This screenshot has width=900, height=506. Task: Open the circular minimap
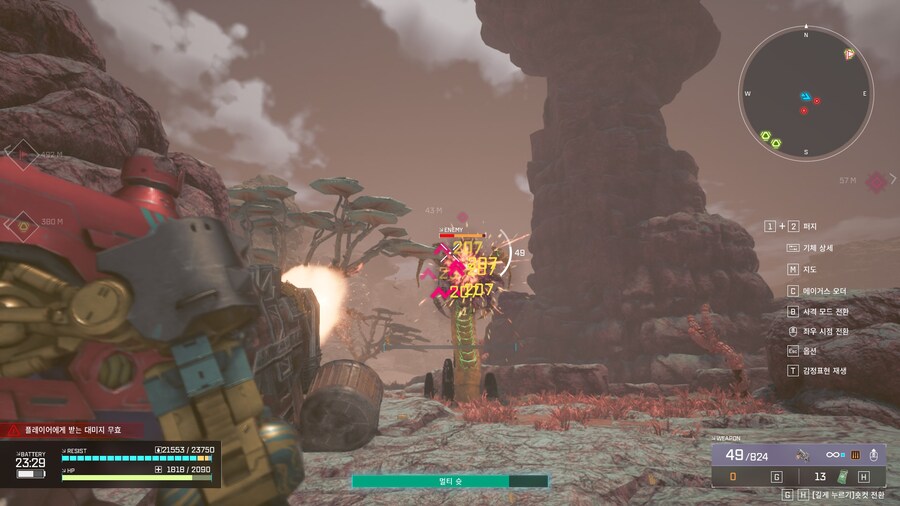pyautogui.click(x=805, y=92)
